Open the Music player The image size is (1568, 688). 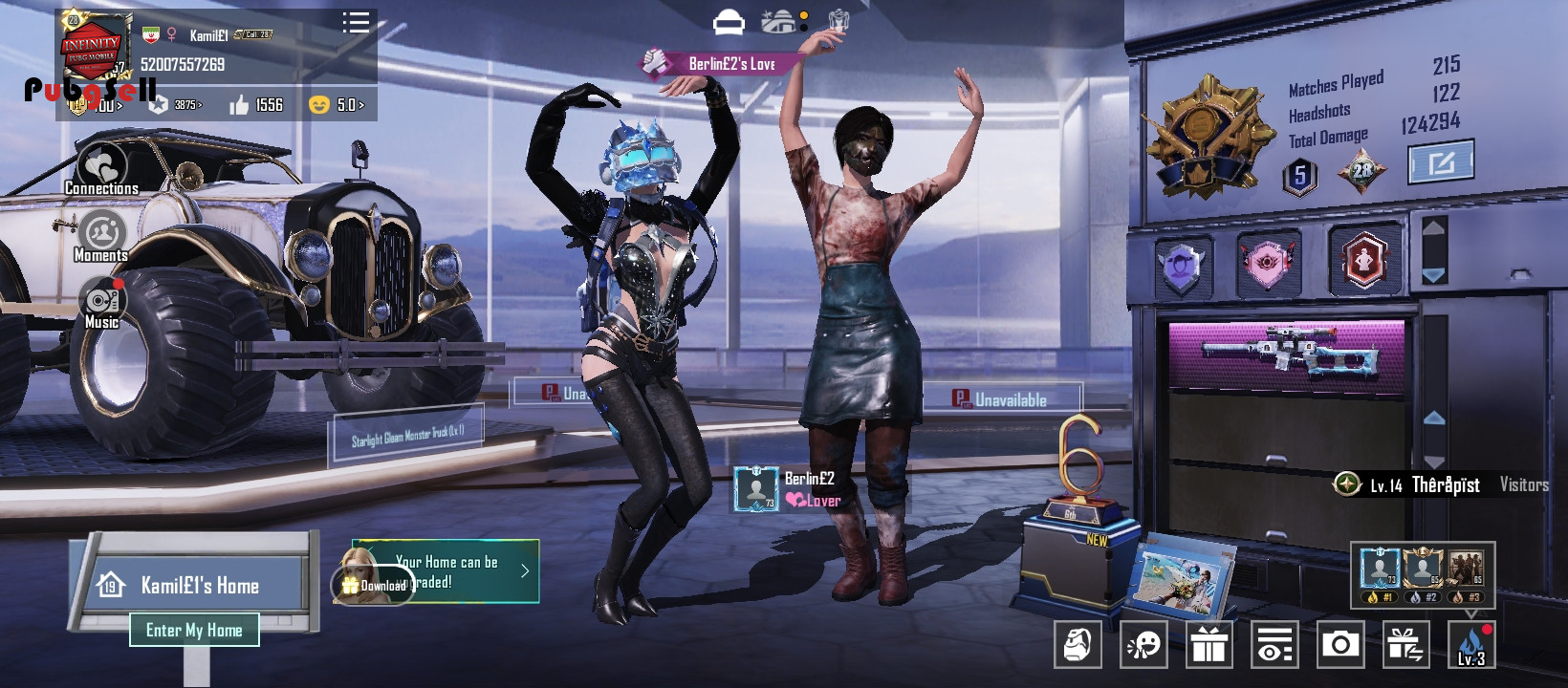101,304
